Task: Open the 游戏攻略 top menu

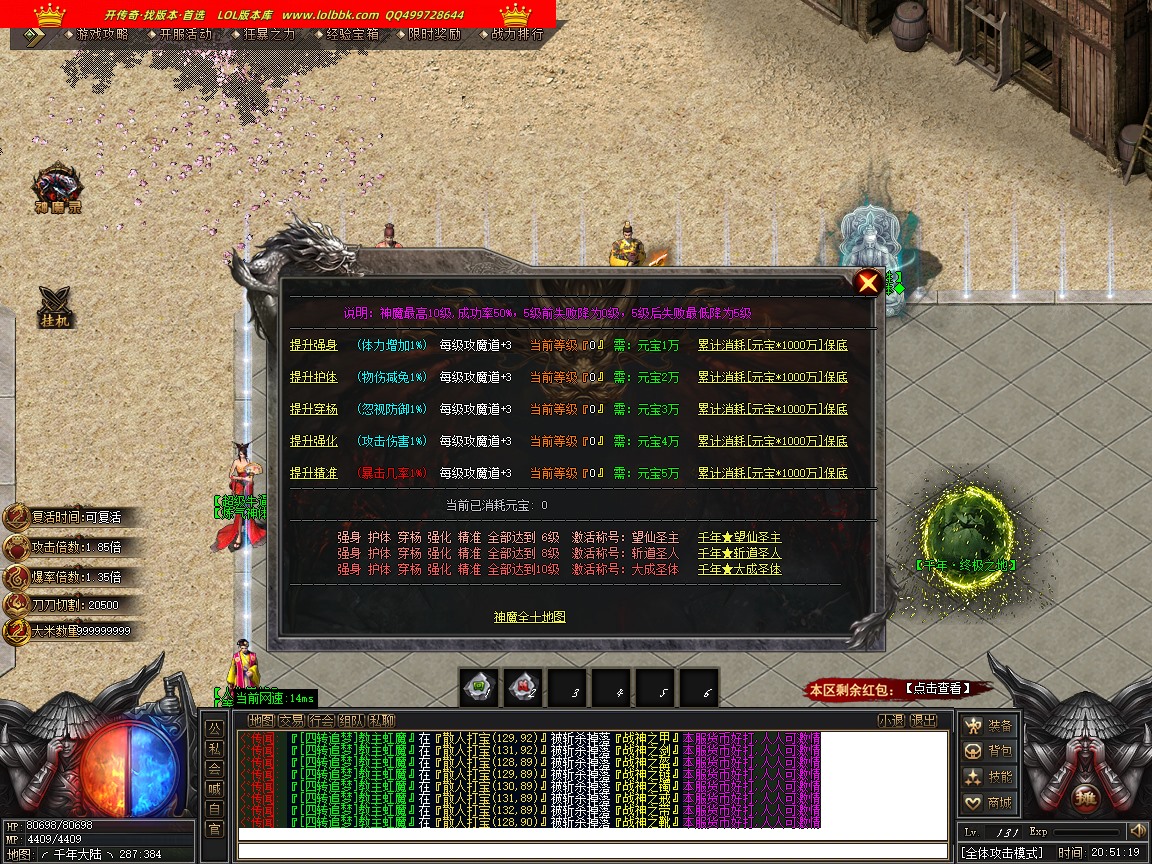Action: click(x=102, y=34)
